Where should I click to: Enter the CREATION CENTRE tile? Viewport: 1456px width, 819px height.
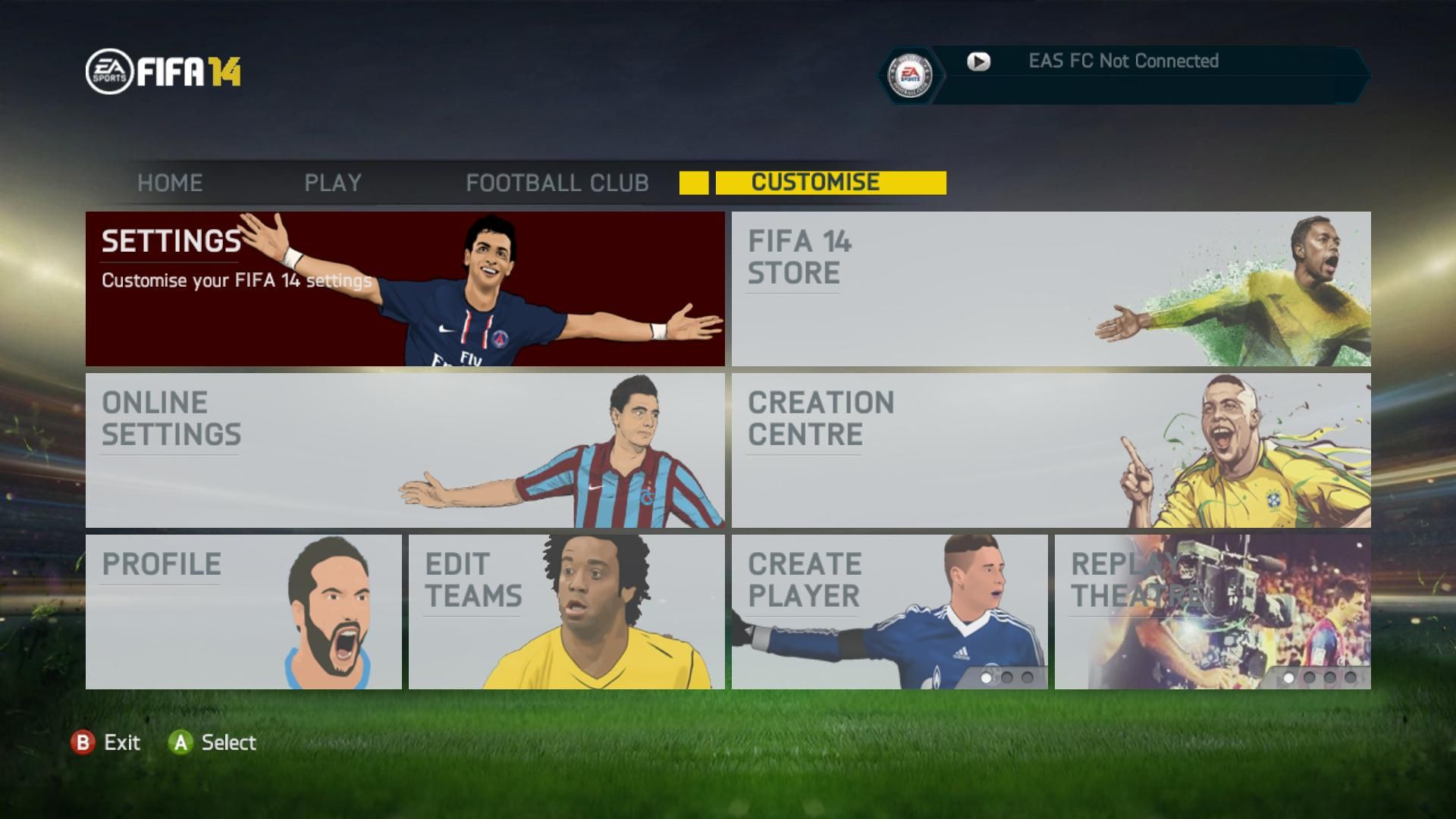click(x=1051, y=450)
